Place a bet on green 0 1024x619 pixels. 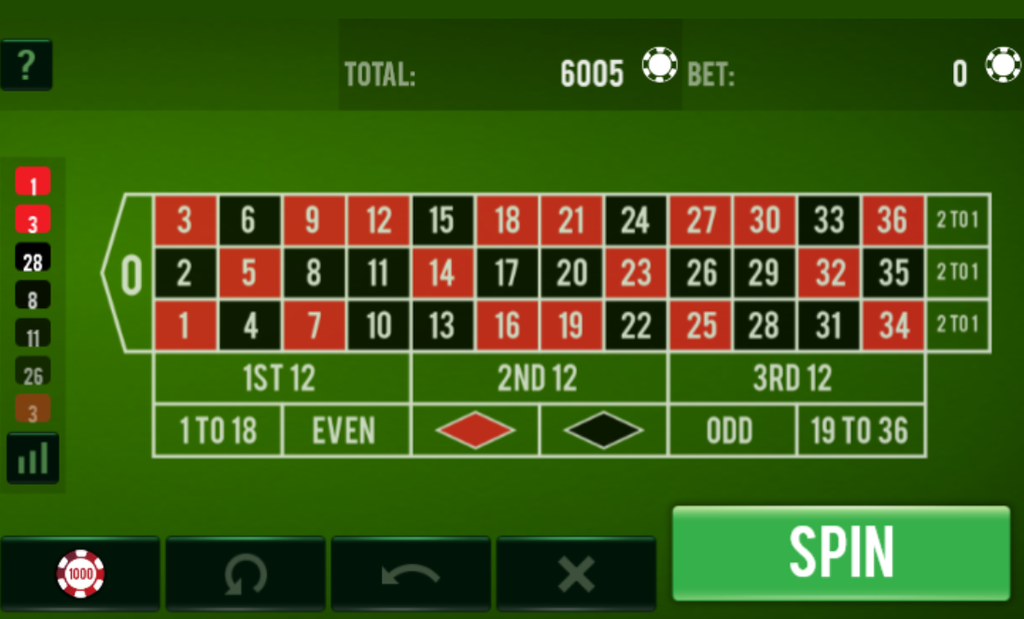click(x=131, y=273)
